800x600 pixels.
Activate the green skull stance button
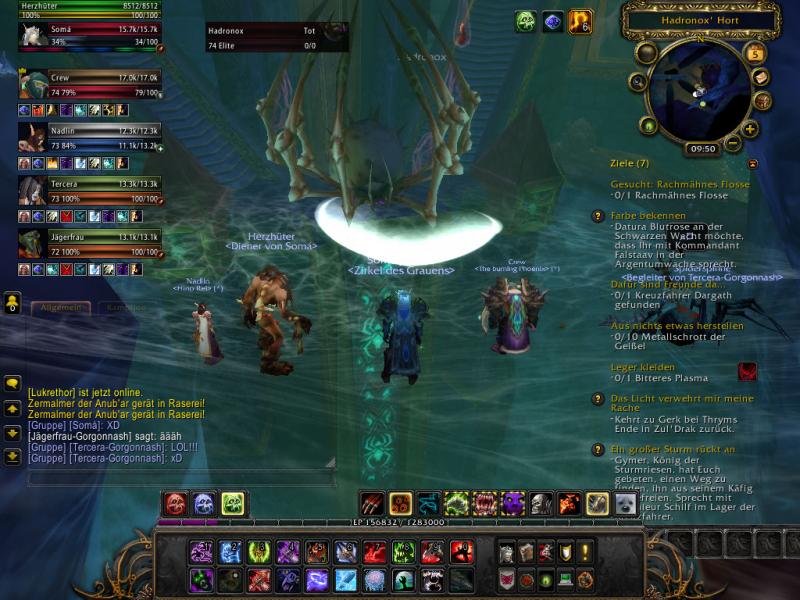click(x=233, y=504)
